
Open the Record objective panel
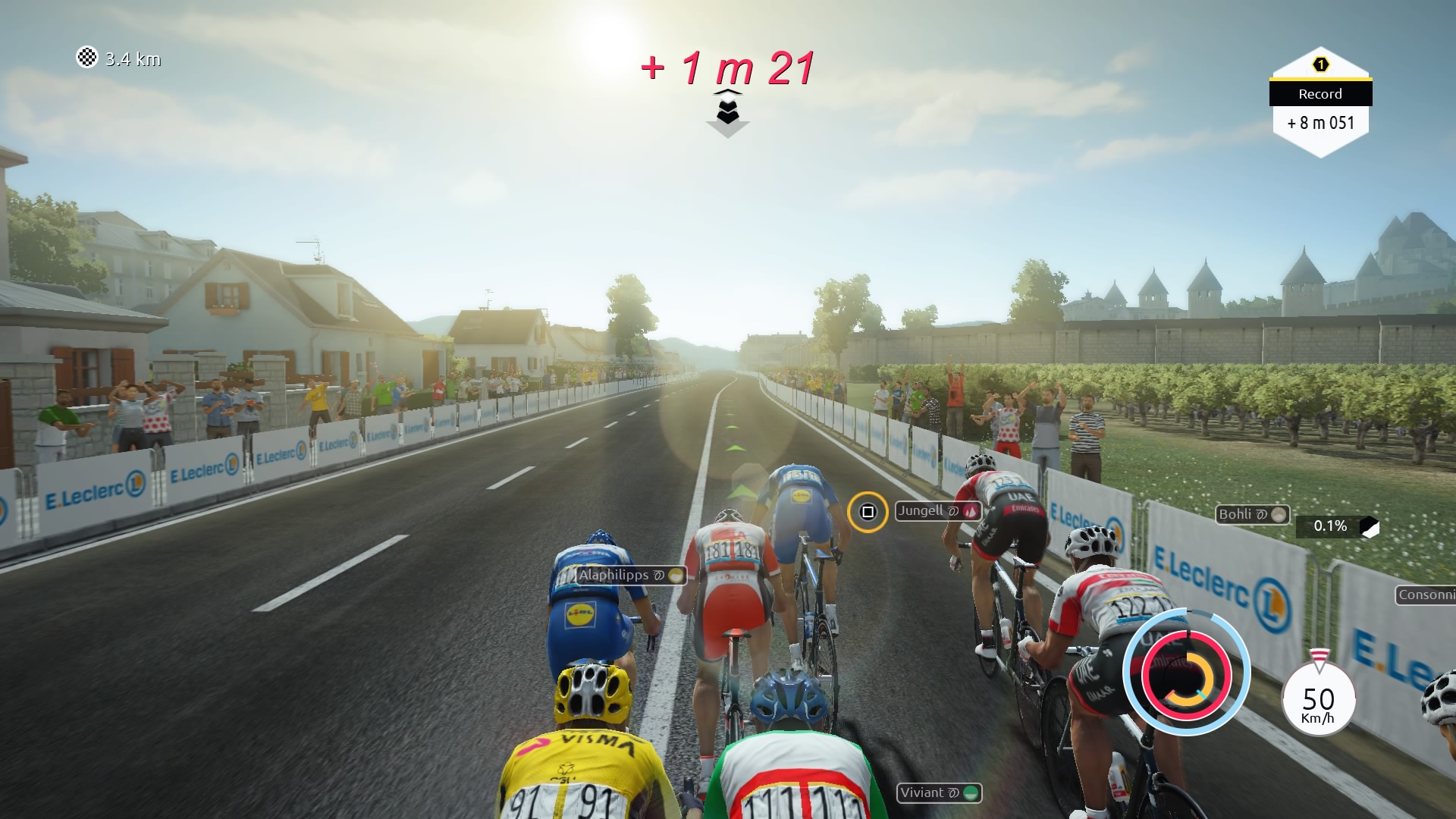1320,103
